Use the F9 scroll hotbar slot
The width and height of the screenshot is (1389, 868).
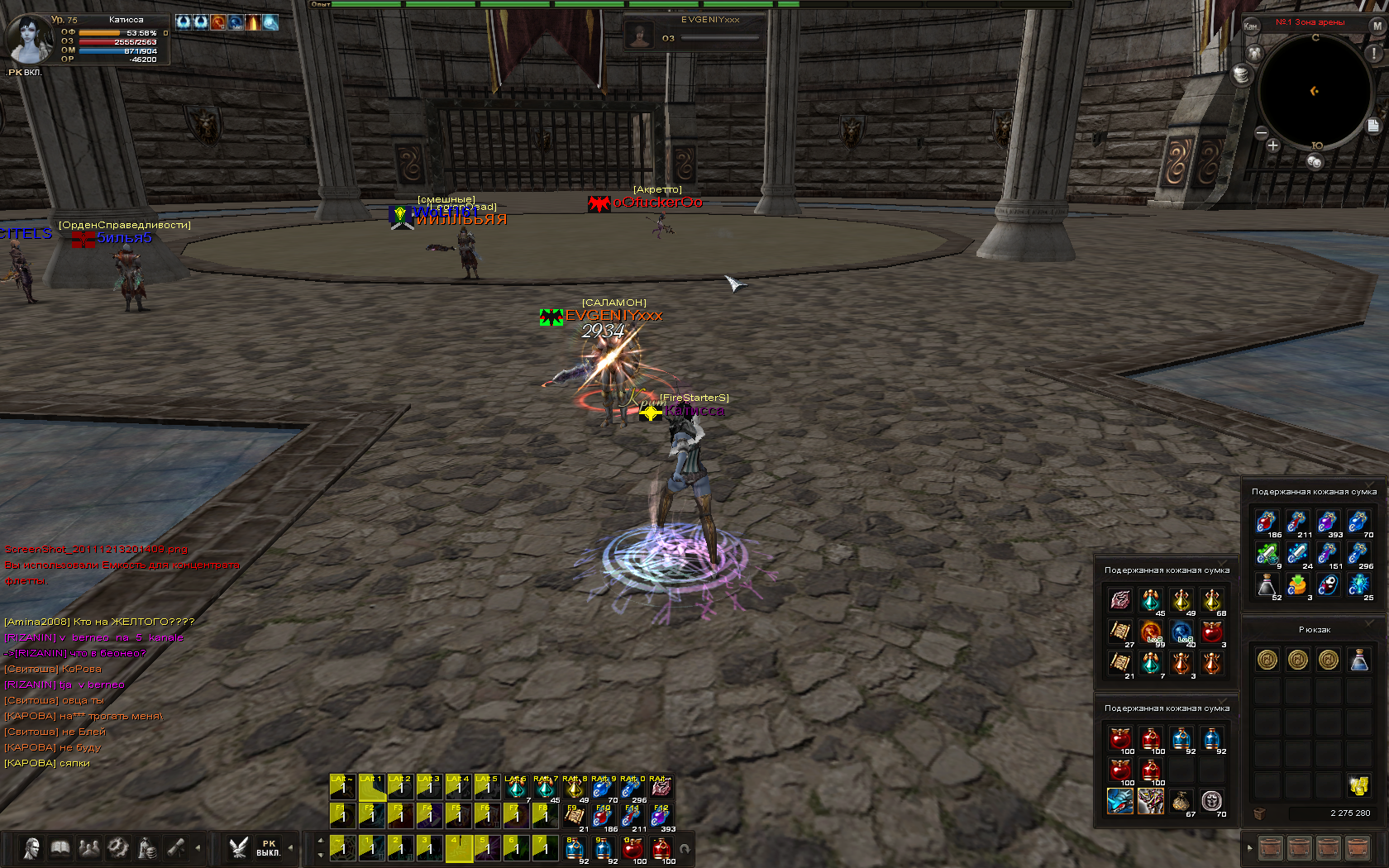pyautogui.click(x=575, y=817)
